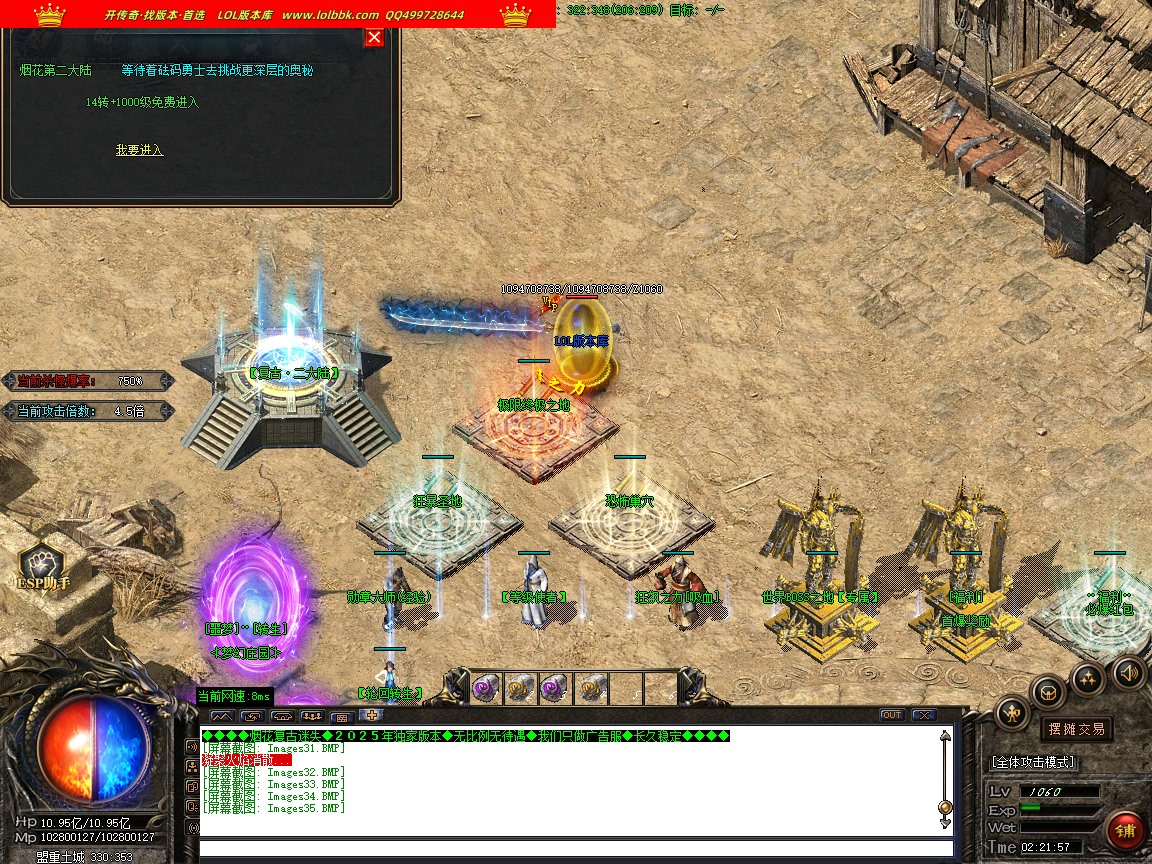
Task: Switch the 全体攻击模式 attack mode label
Action: pyautogui.click(x=1033, y=762)
